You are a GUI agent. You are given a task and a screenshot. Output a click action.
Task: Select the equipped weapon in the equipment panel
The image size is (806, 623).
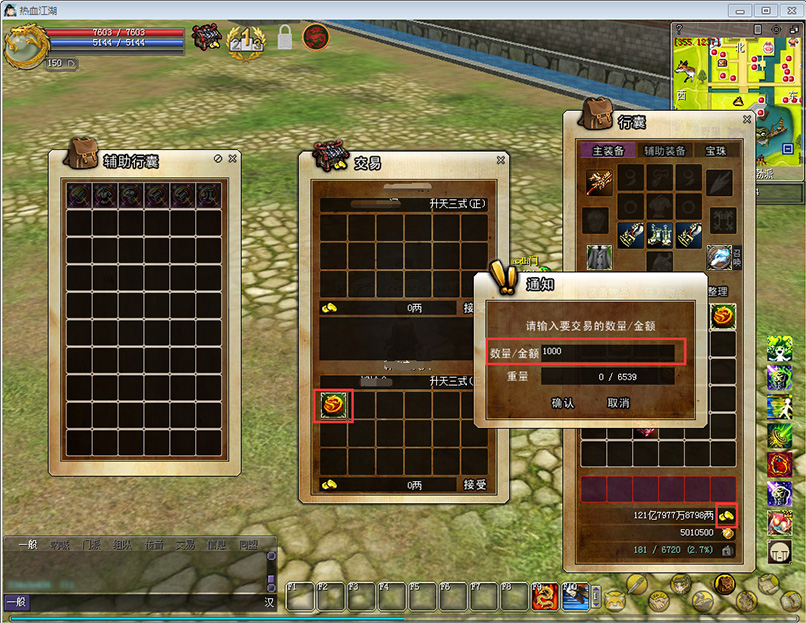(599, 182)
